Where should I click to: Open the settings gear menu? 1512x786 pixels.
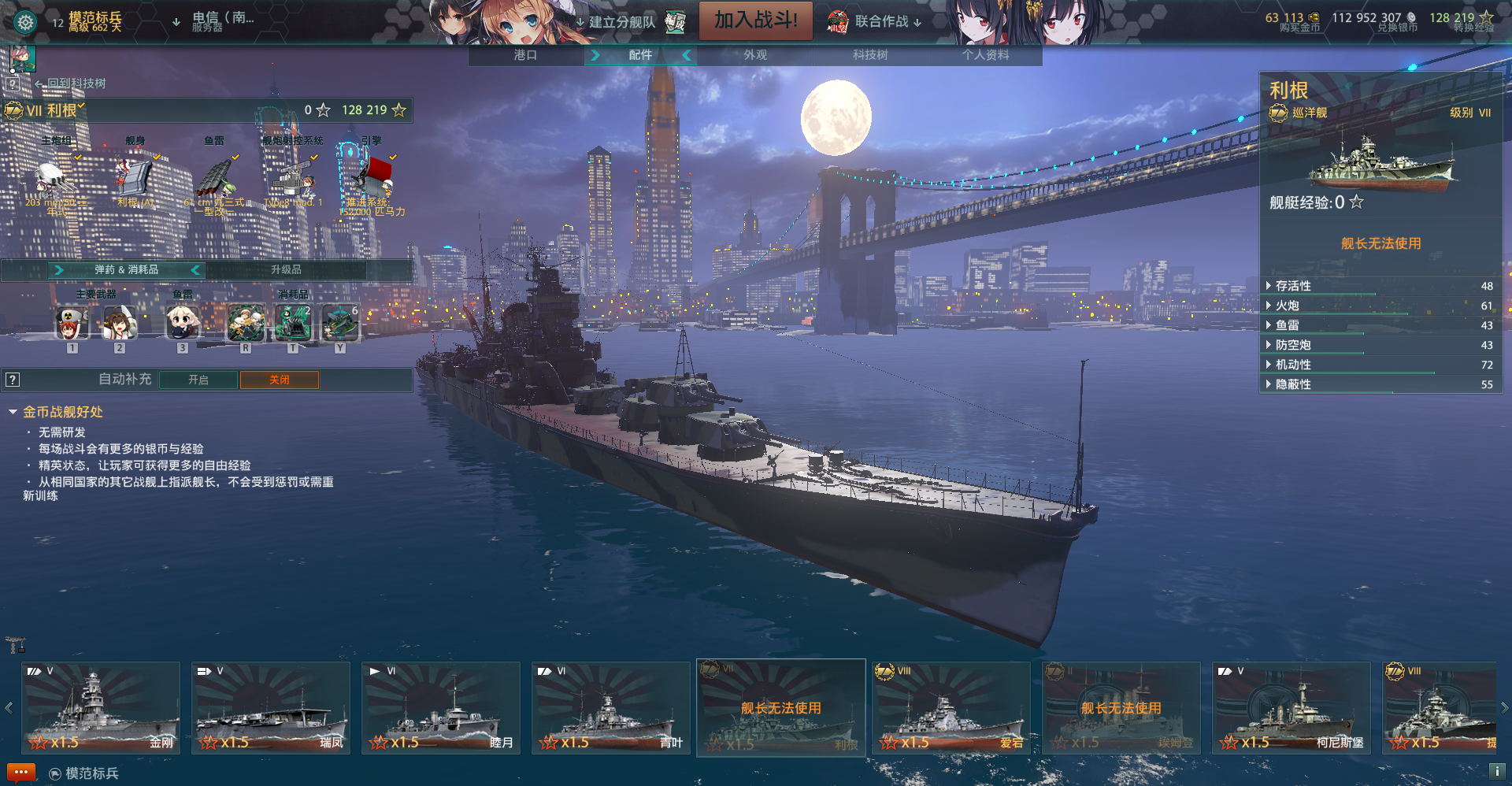tap(25, 22)
